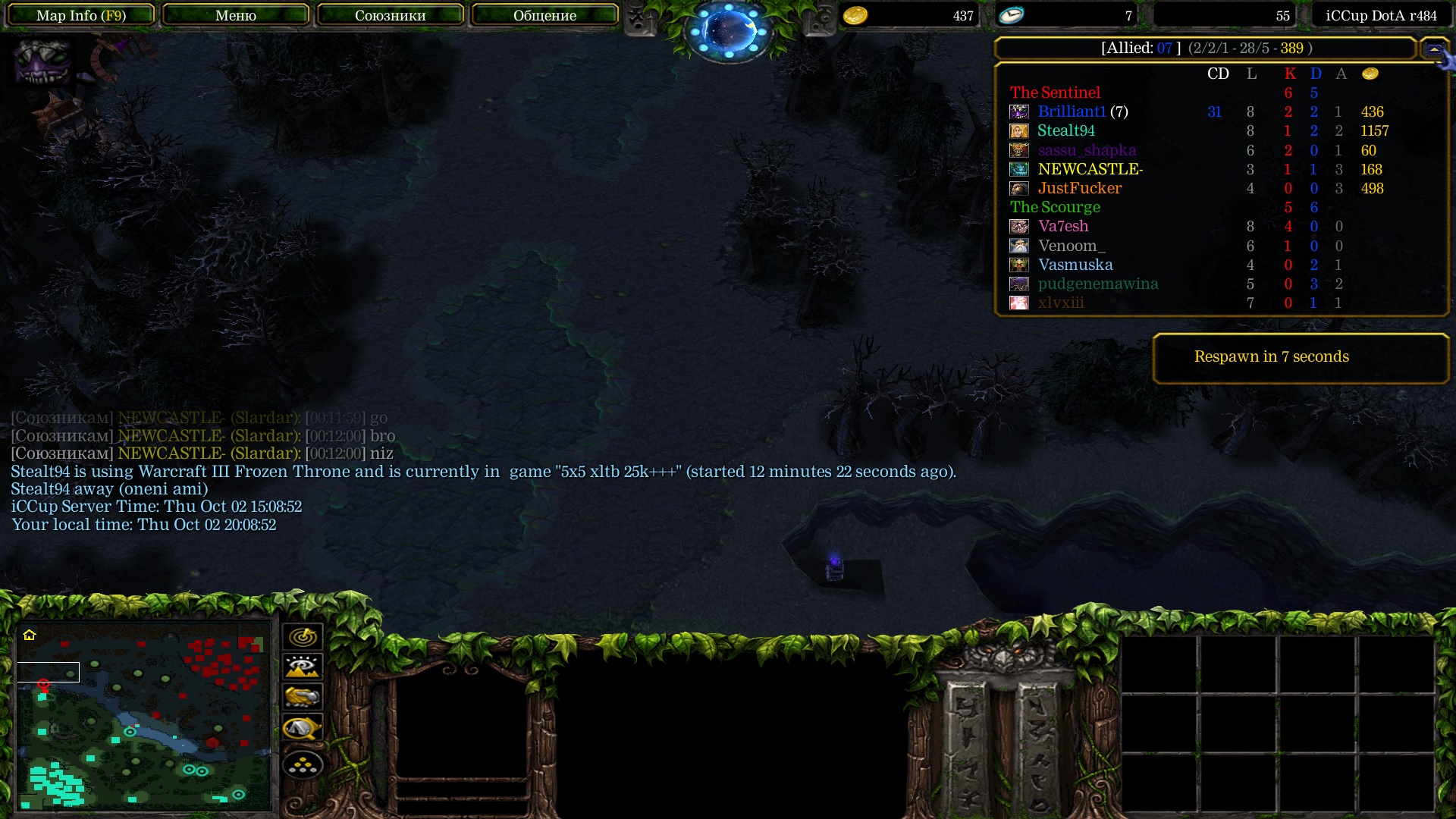Image resolution: width=1456 pixels, height=819 pixels.
Task: Show the Союзники allies panel
Action: coord(390,15)
